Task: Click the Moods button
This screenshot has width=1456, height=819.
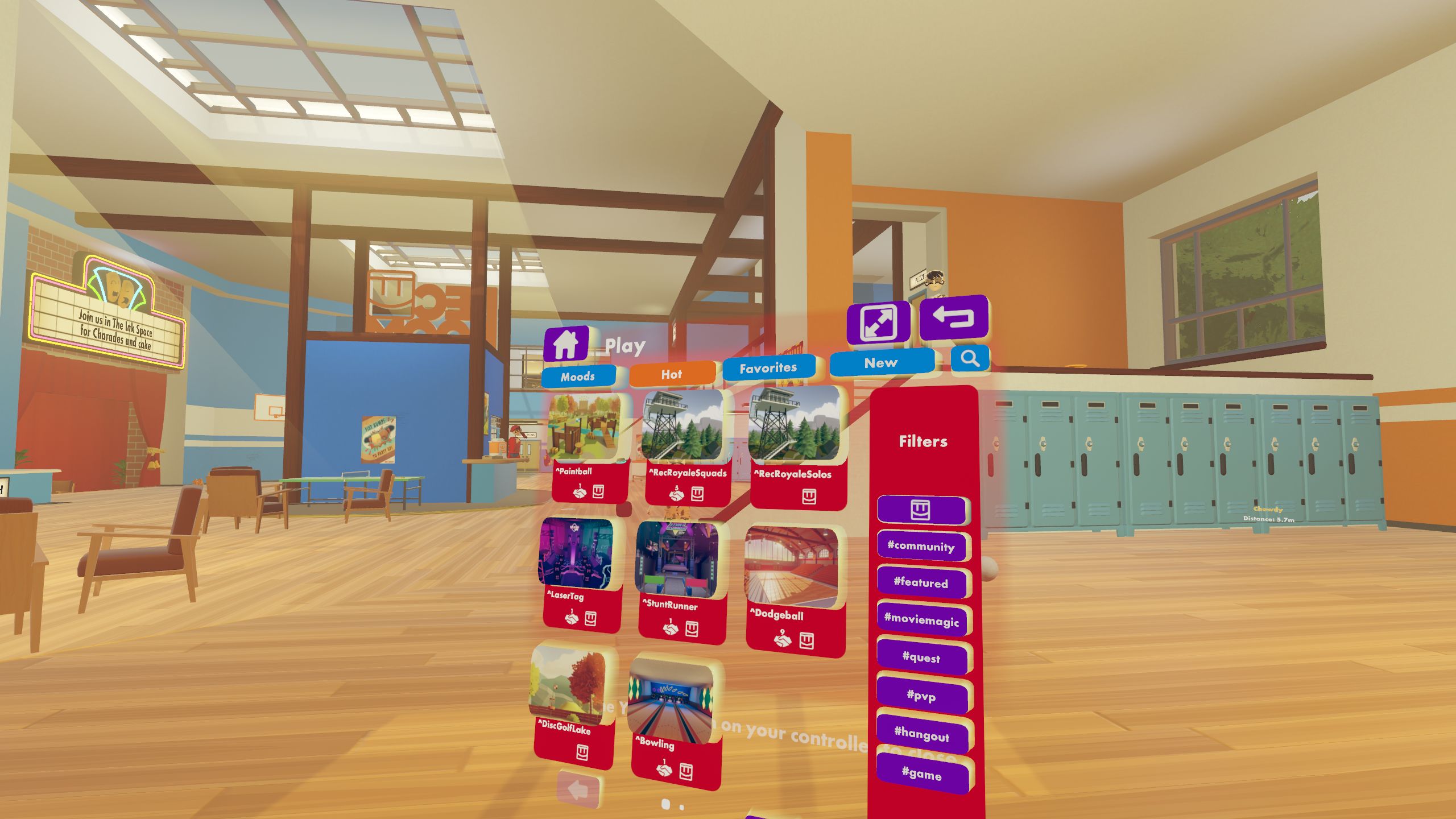Action: pos(579,376)
